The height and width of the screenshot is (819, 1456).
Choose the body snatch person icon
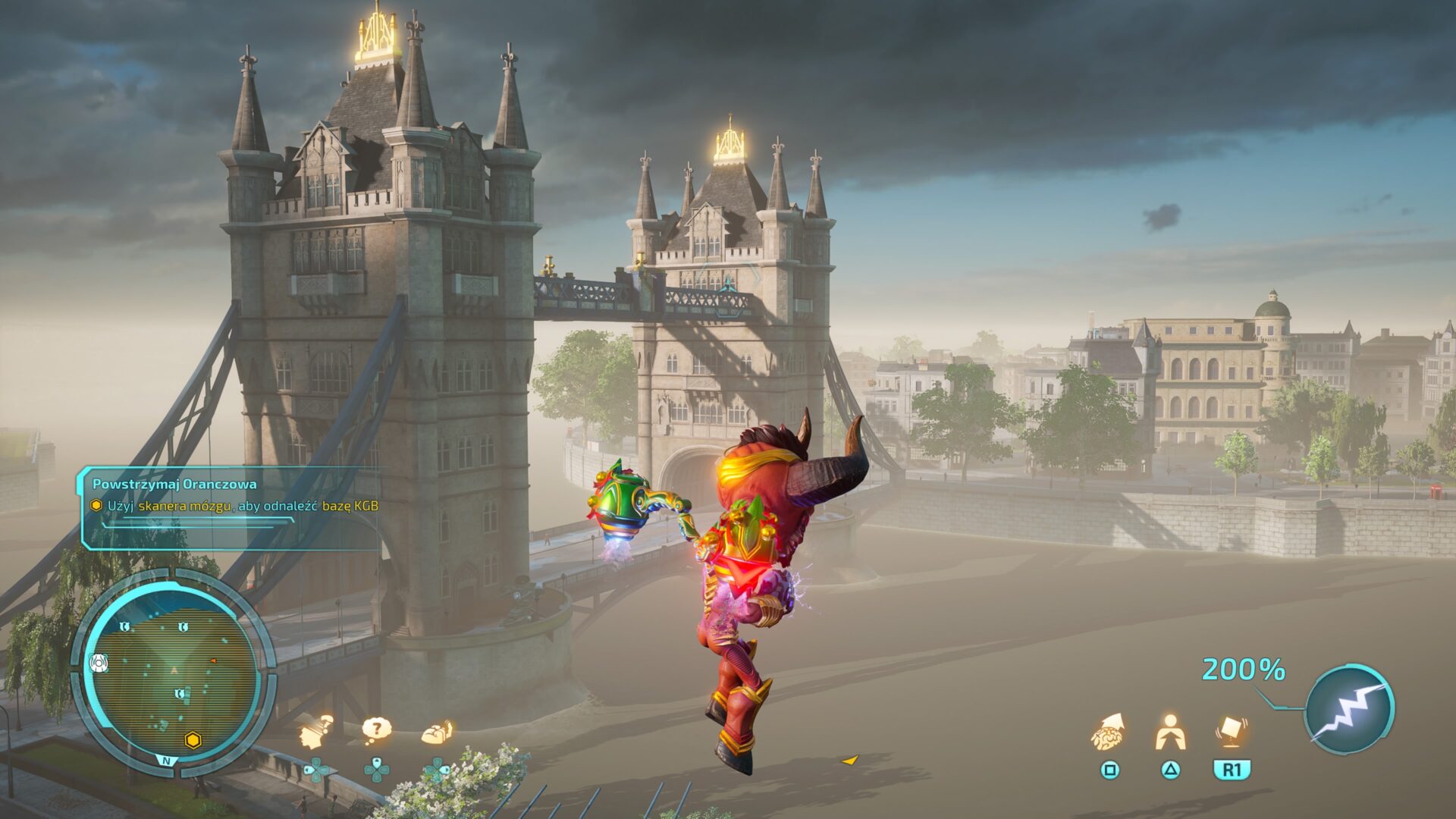(1170, 733)
